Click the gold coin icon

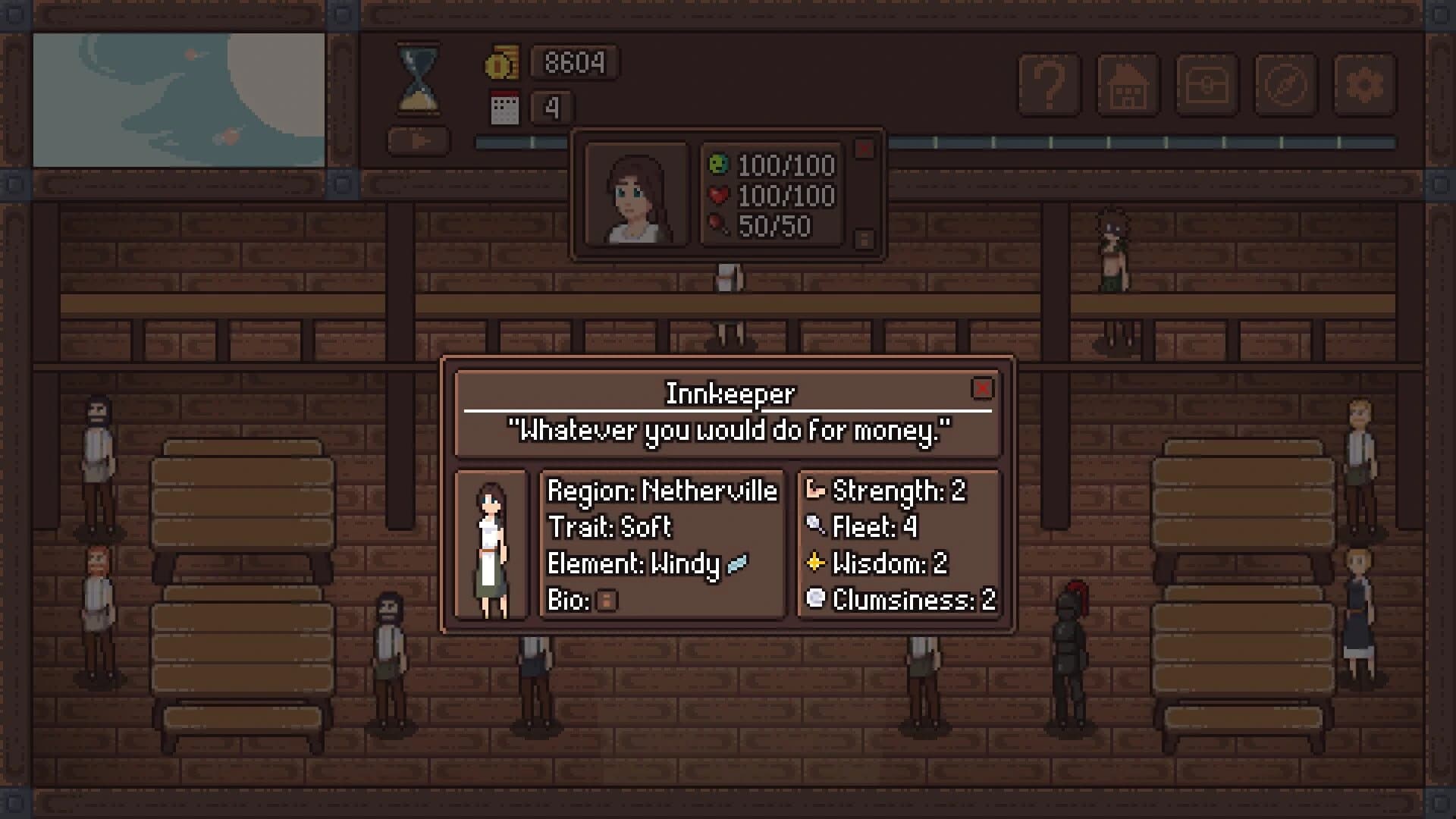tap(502, 64)
